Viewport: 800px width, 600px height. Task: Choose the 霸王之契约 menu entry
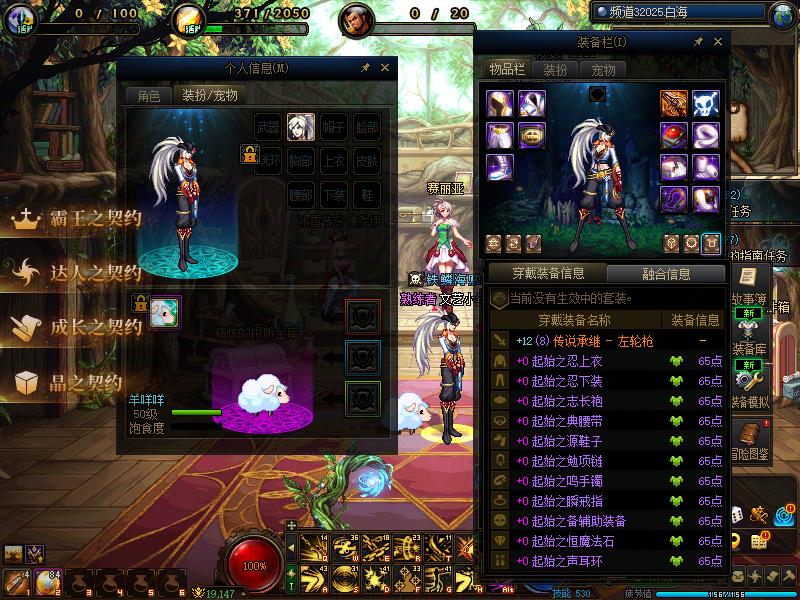(75, 219)
